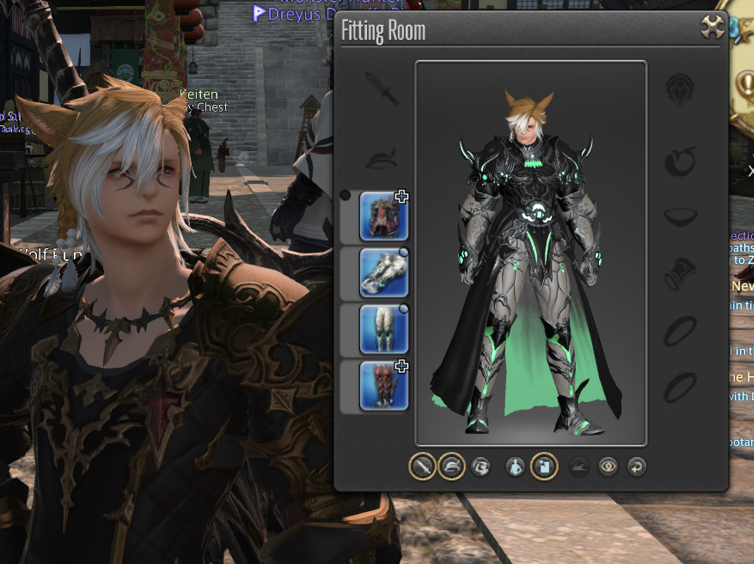Select the leg armor slot
The image size is (754, 564).
point(383,329)
